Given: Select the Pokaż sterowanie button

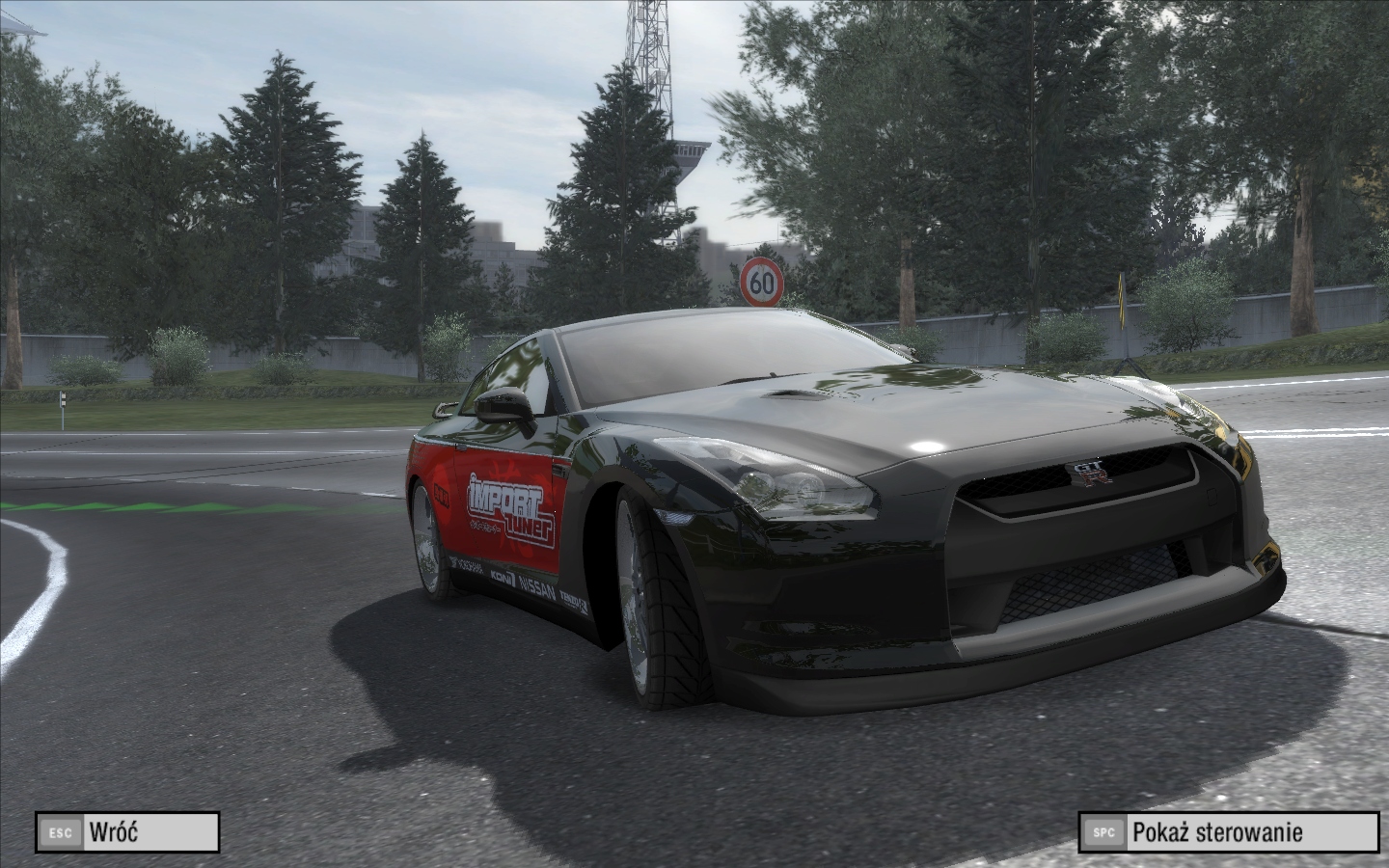Looking at the screenshot, I should coord(1230,831).
